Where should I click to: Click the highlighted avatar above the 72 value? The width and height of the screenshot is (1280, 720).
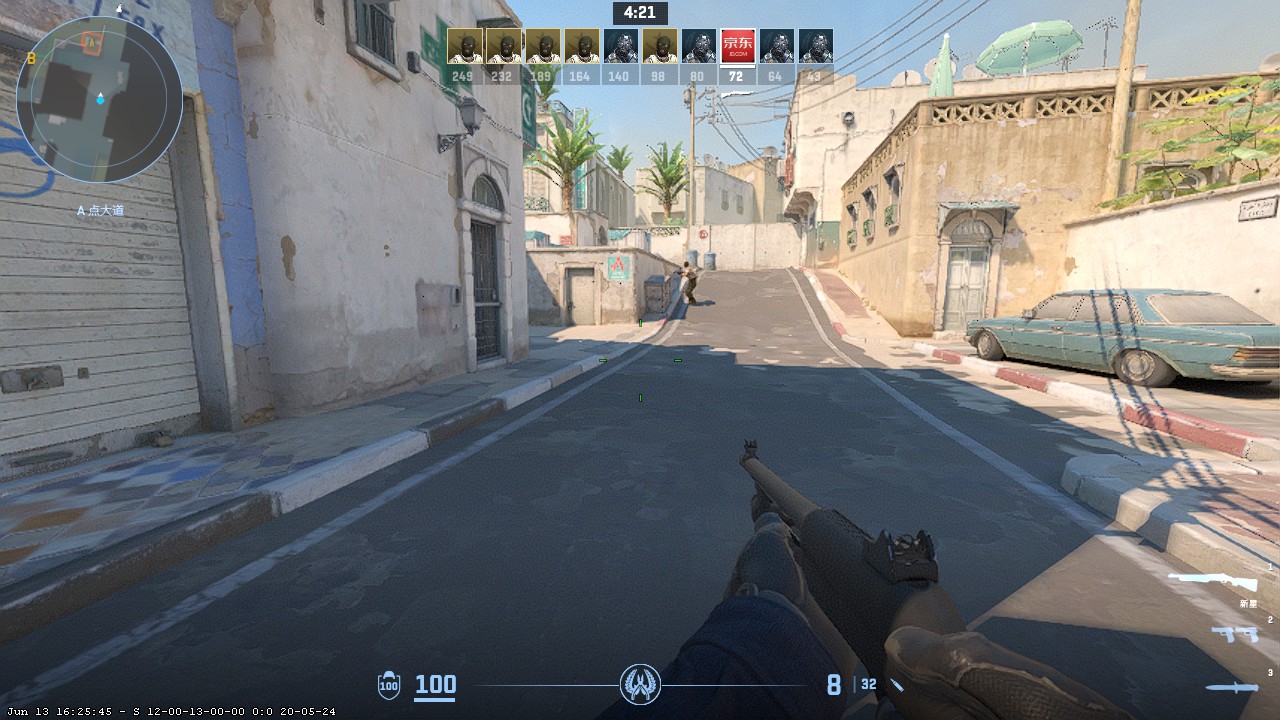point(735,45)
